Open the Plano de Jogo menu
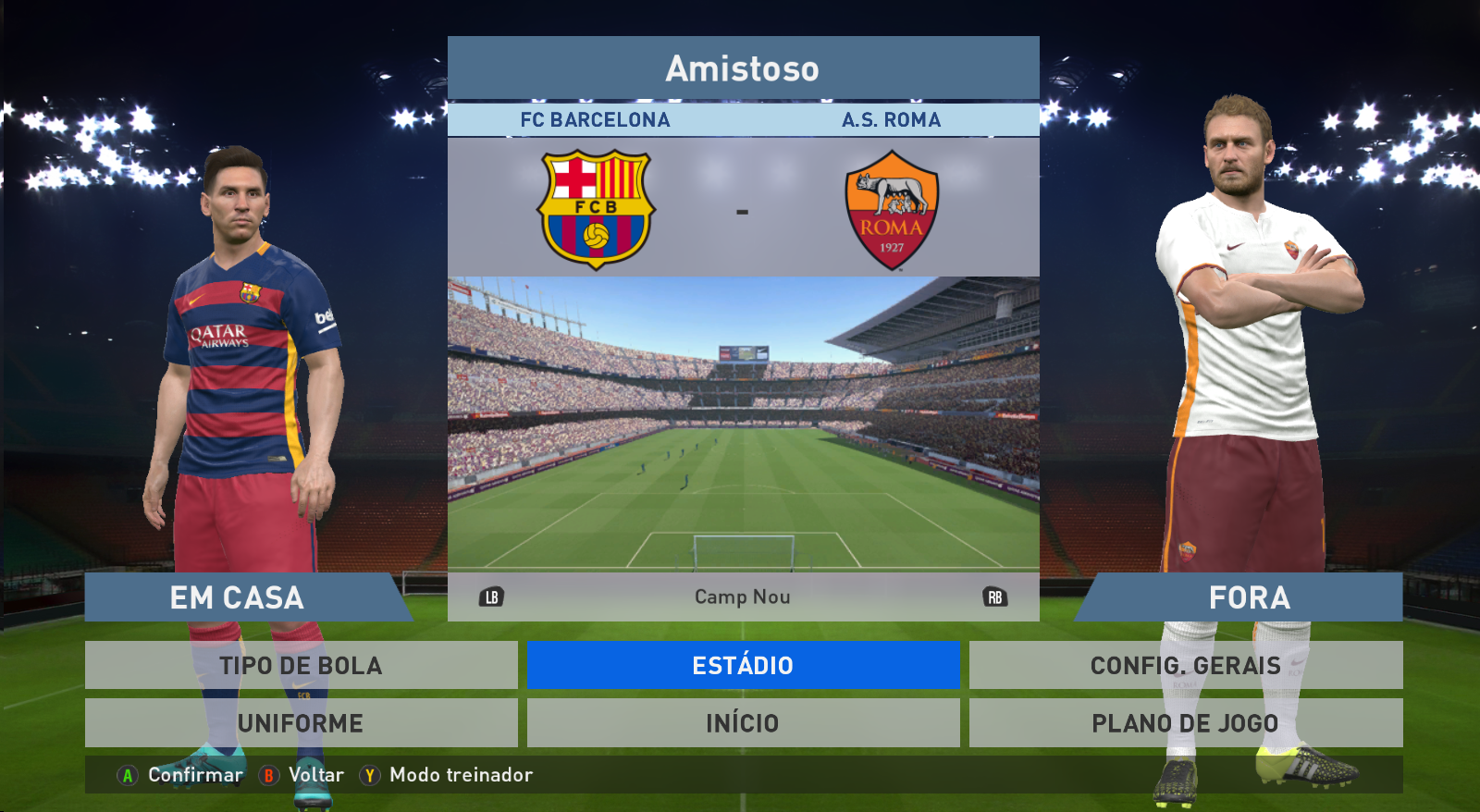1480x812 pixels. [1185, 722]
